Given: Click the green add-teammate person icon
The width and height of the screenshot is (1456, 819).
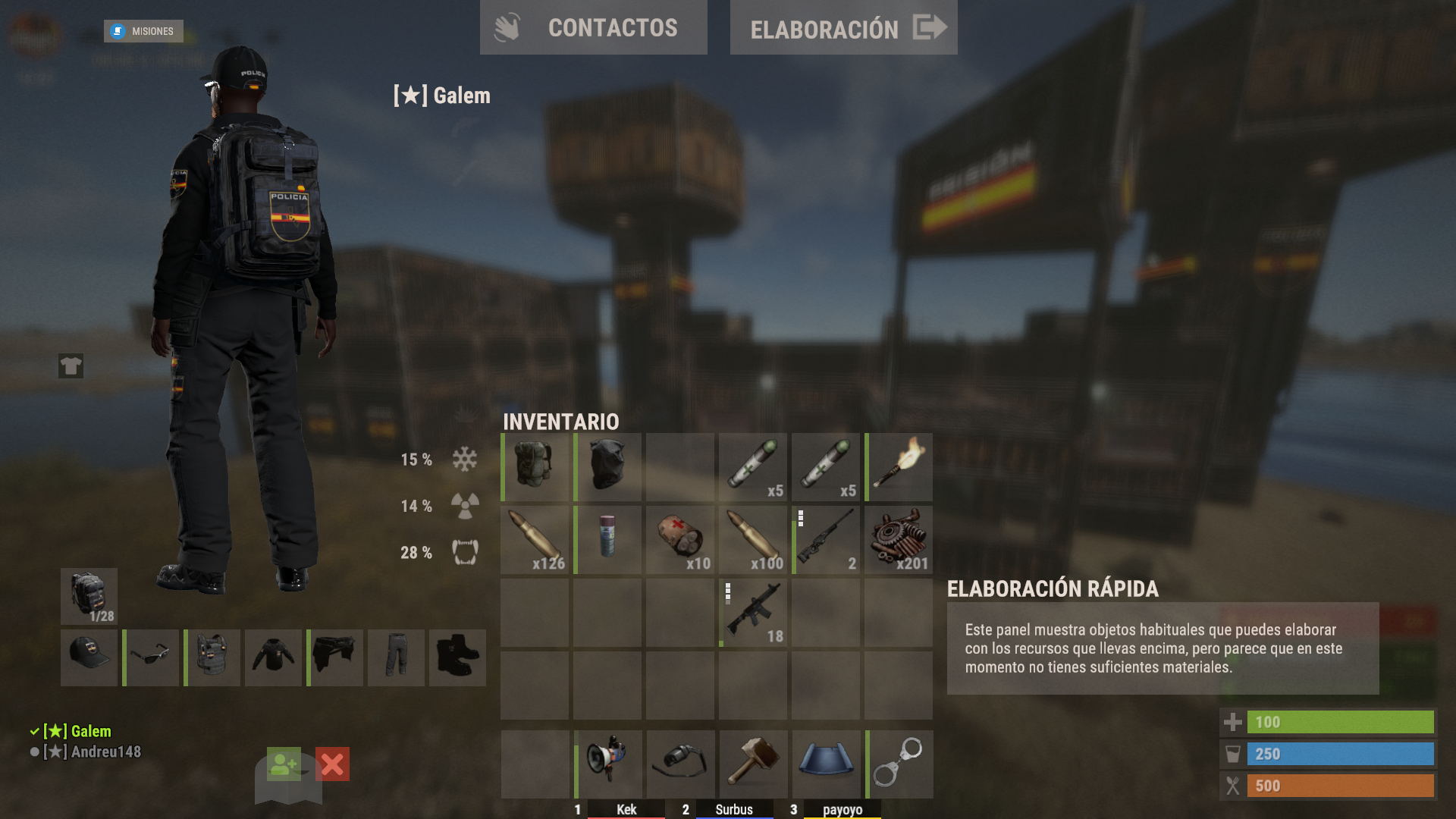Looking at the screenshot, I should [283, 766].
